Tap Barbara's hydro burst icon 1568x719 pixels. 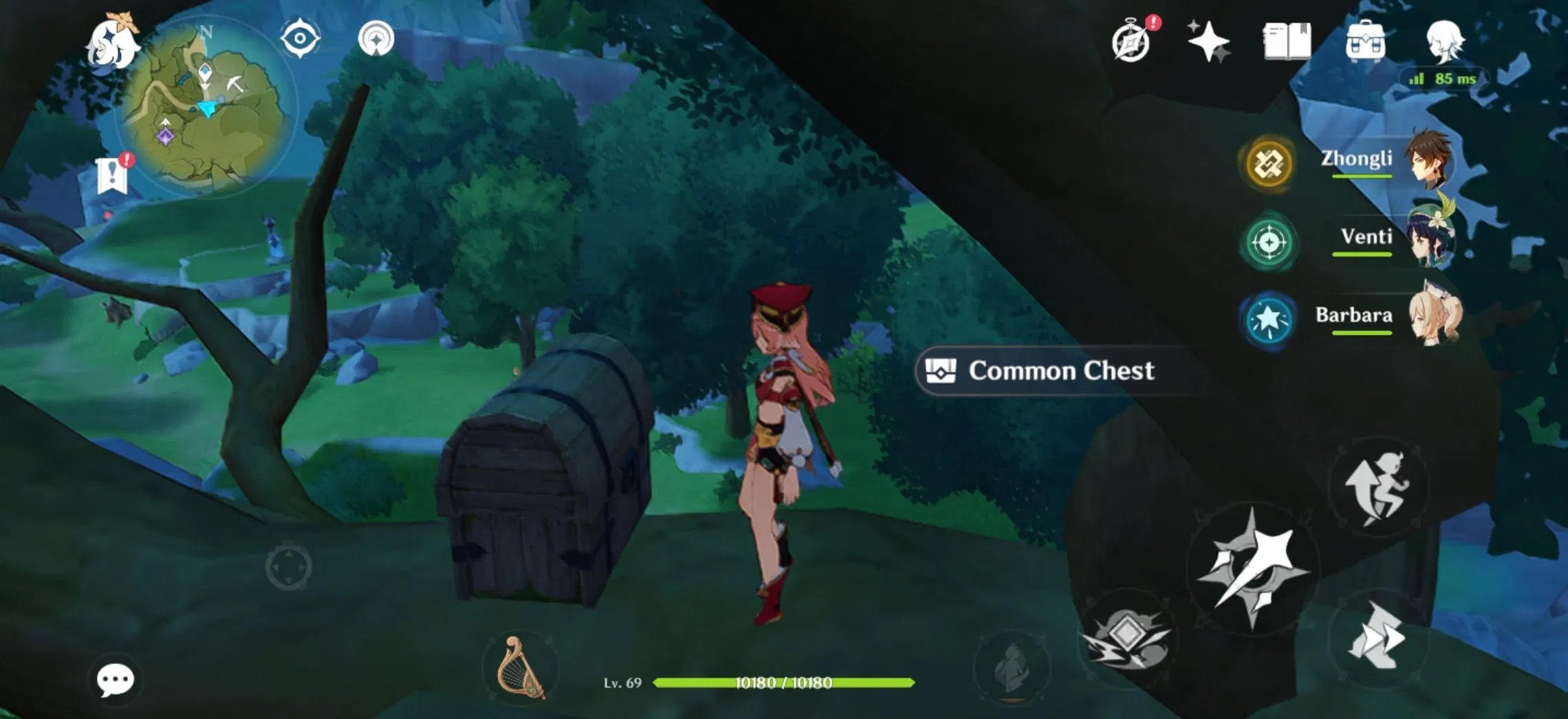(1269, 318)
